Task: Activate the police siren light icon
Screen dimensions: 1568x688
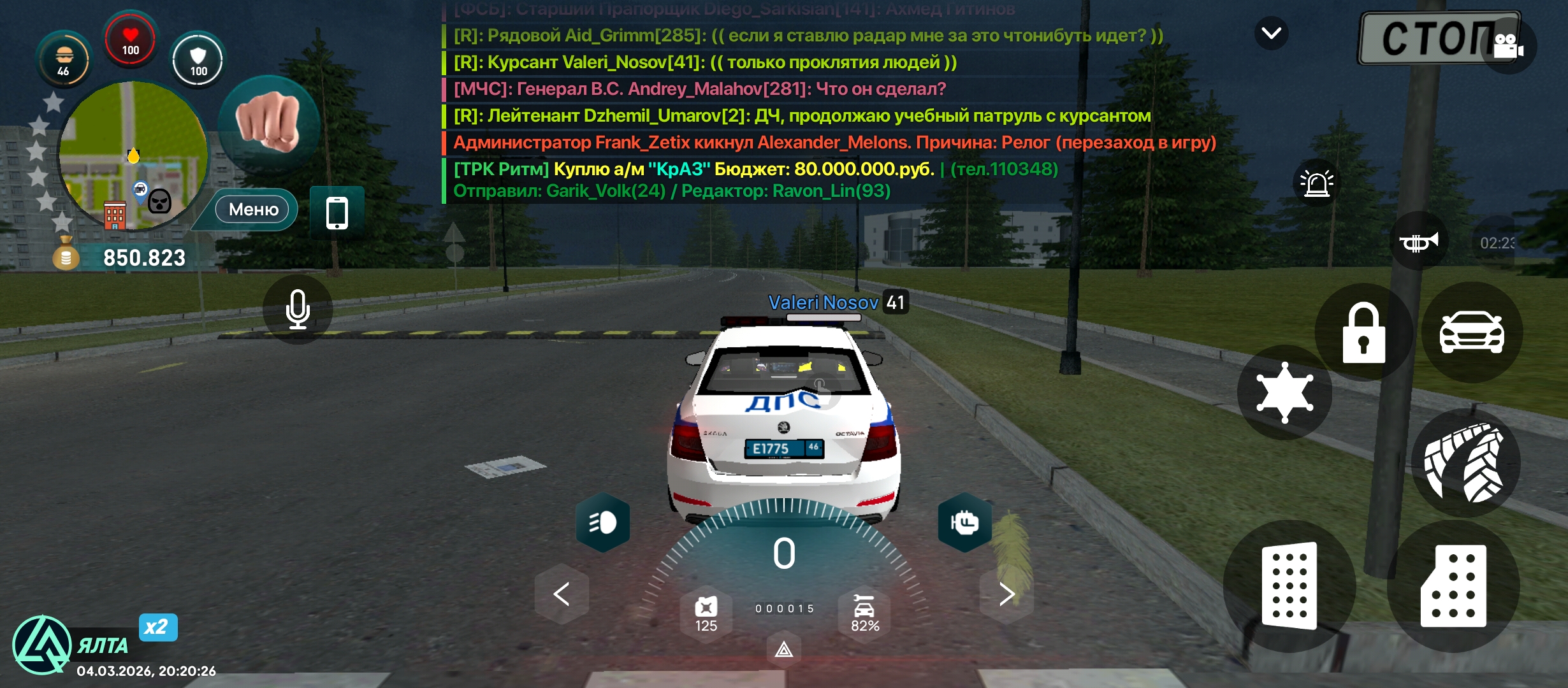Action: pyautogui.click(x=1316, y=183)
